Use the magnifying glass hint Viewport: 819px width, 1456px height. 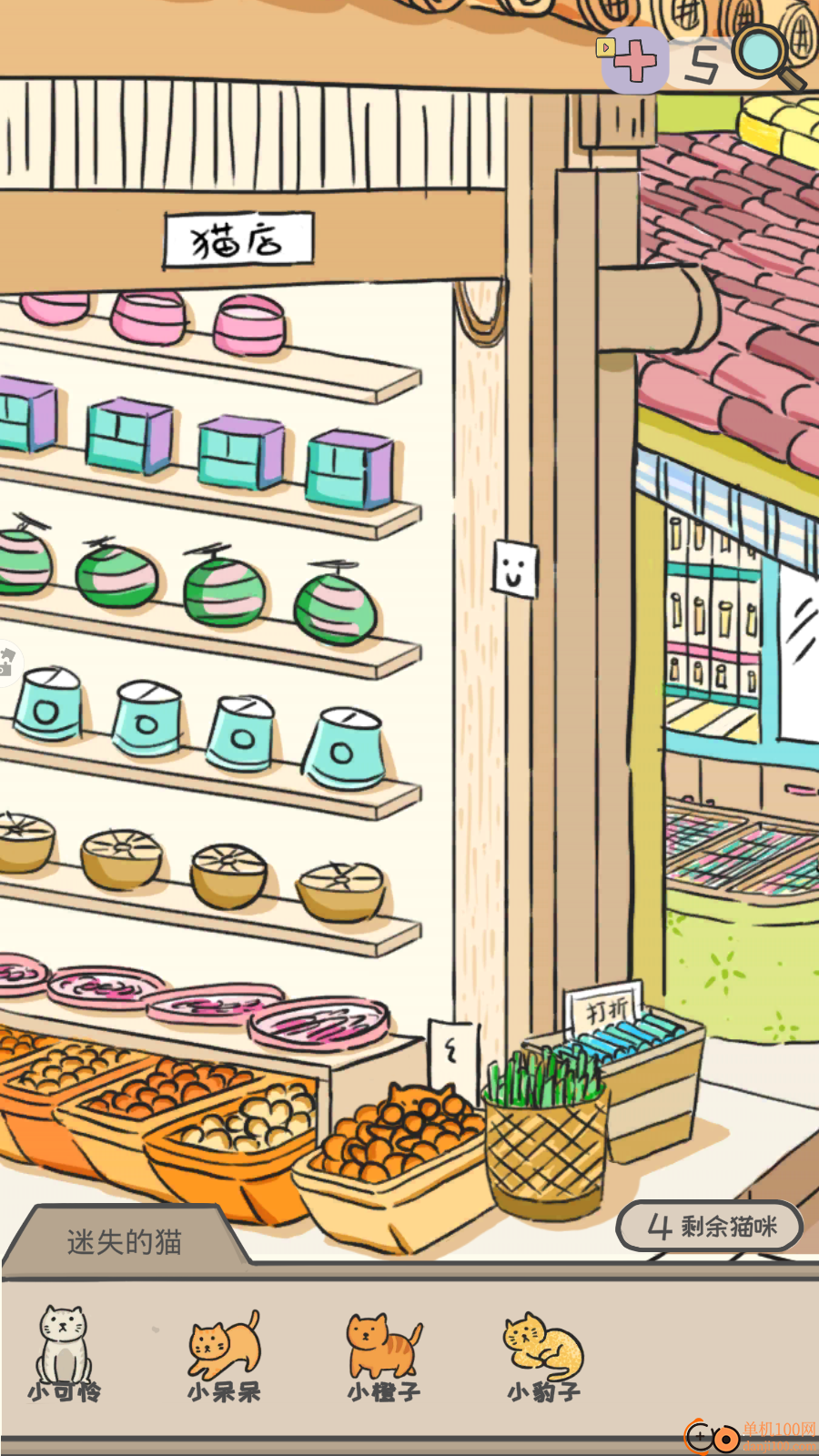point(766,55)
